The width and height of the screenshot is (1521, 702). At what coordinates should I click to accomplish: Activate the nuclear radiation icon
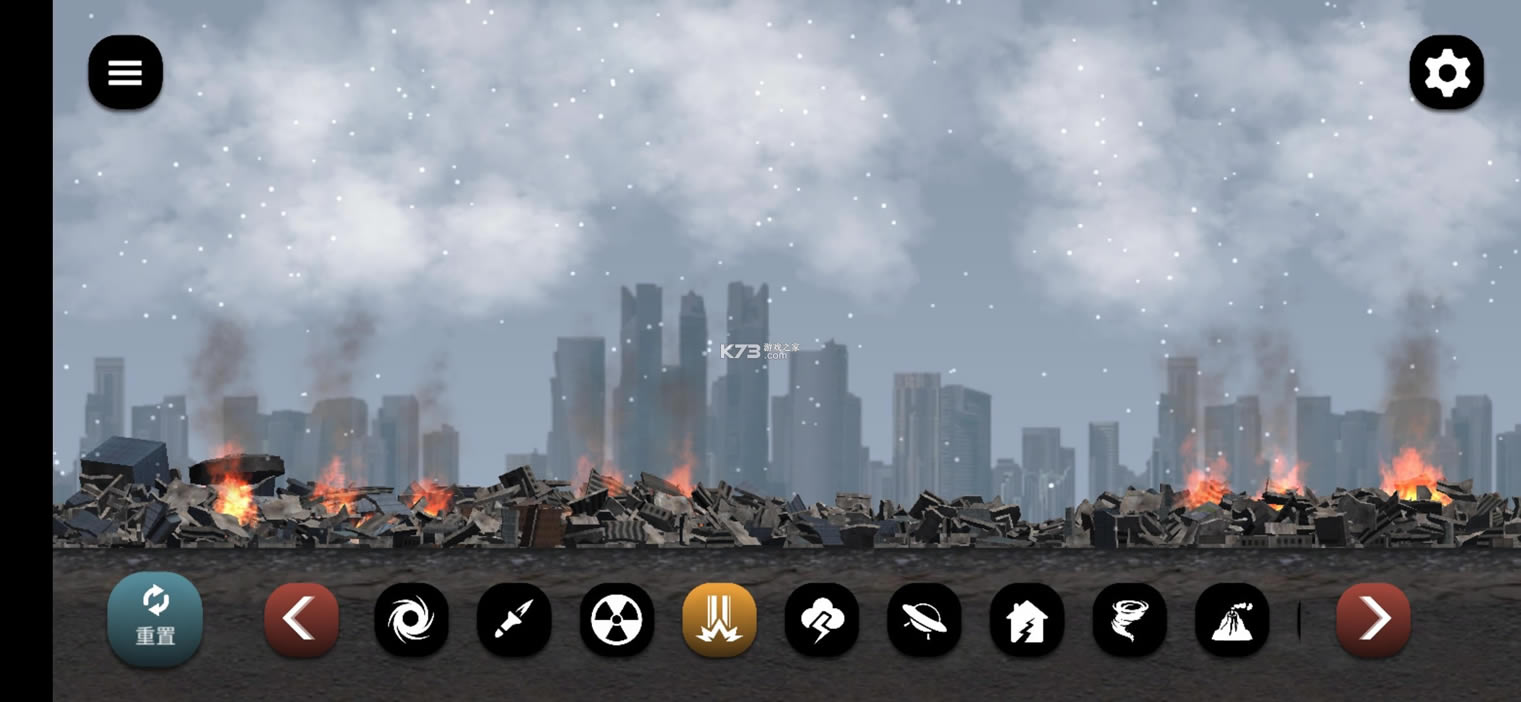coord(617,620)
